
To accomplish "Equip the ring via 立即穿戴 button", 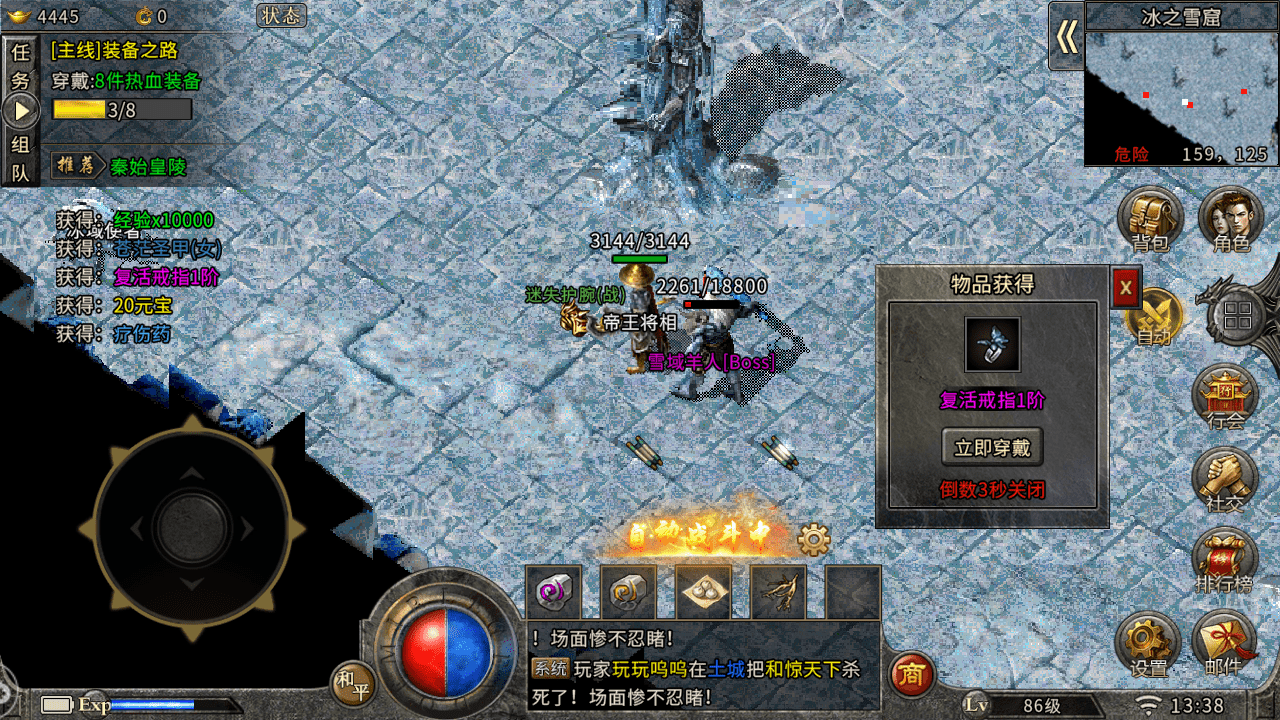I will [992, 447].
